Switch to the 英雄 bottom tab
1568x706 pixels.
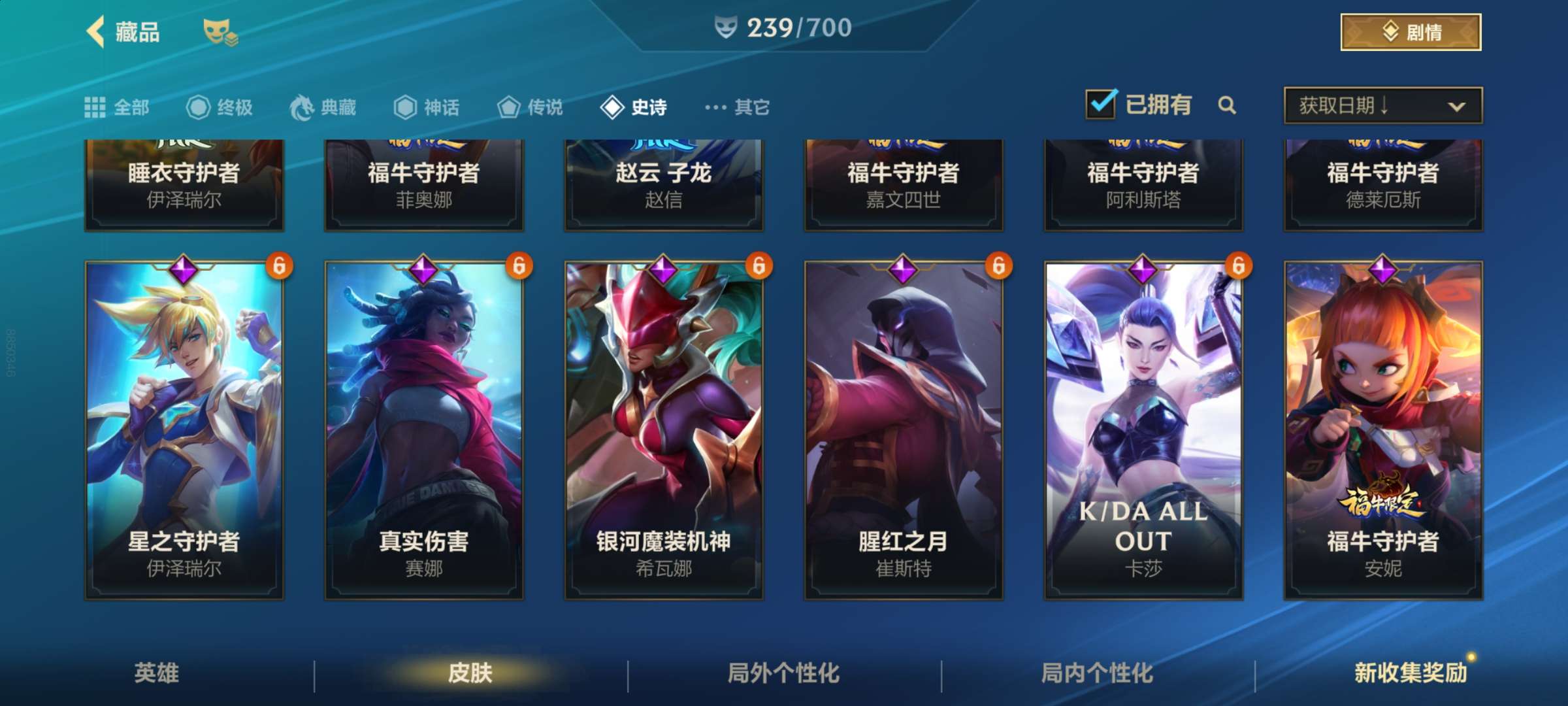click(x=157, y=673)
